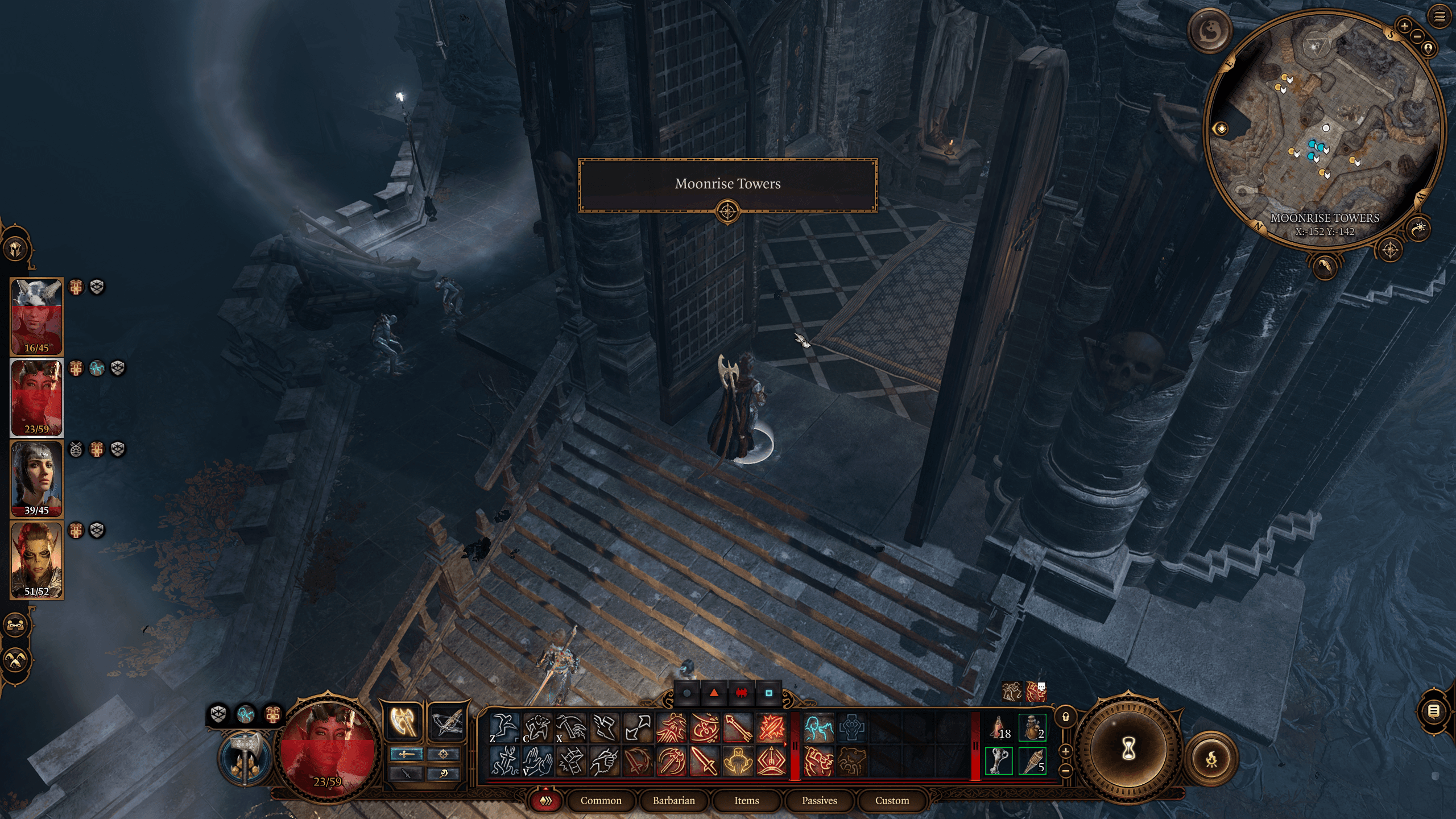Click the hourglass end turn button

tap(1128, 750)
